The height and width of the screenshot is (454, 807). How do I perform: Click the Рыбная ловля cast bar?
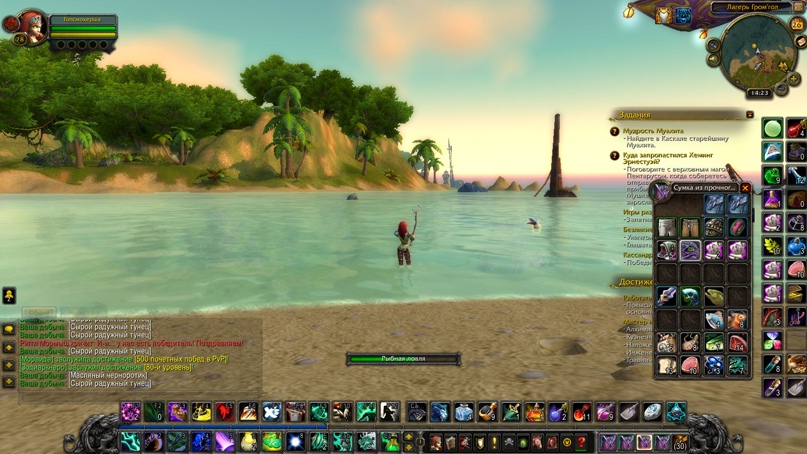click(403, 358)
